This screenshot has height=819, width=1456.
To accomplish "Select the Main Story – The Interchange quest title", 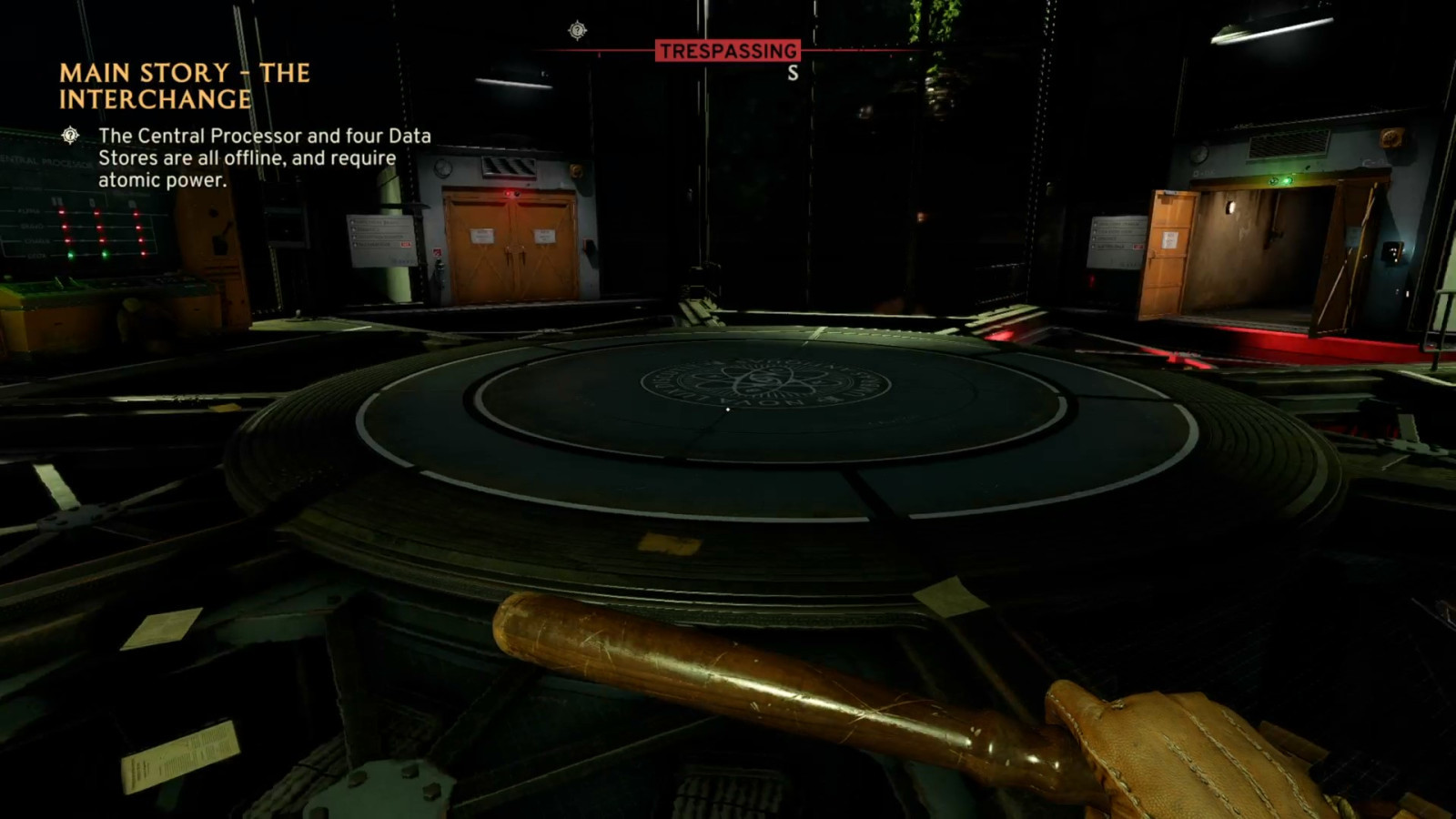I will [185, 86].
